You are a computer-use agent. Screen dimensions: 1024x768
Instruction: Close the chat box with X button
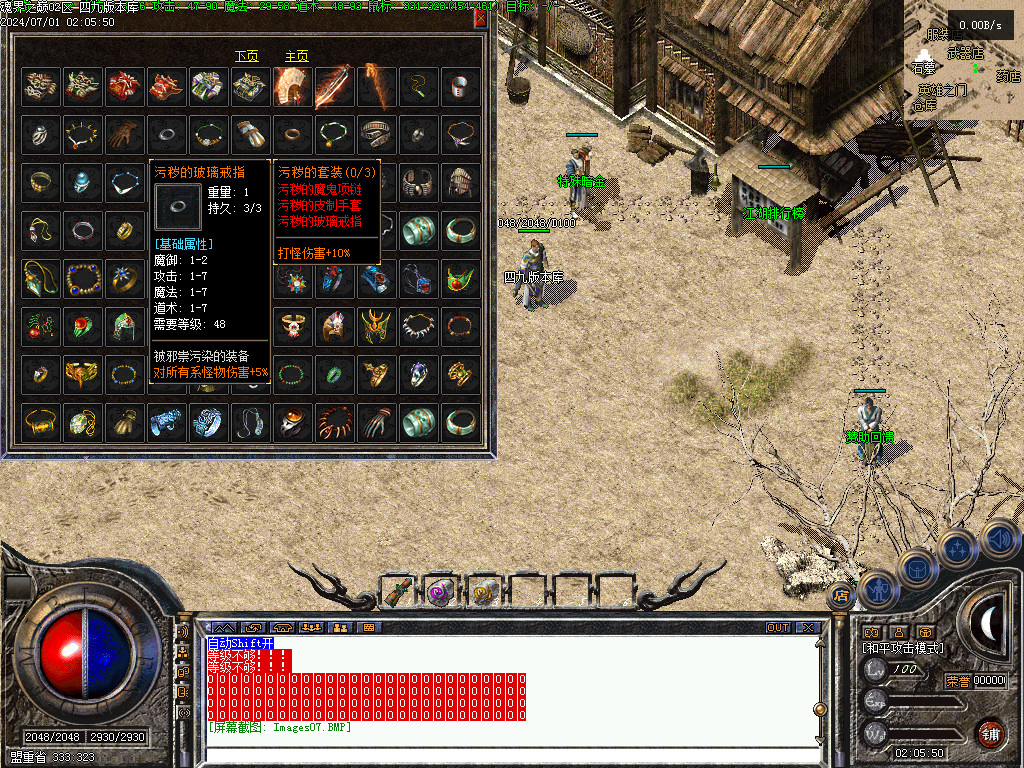tap(807, 628)
